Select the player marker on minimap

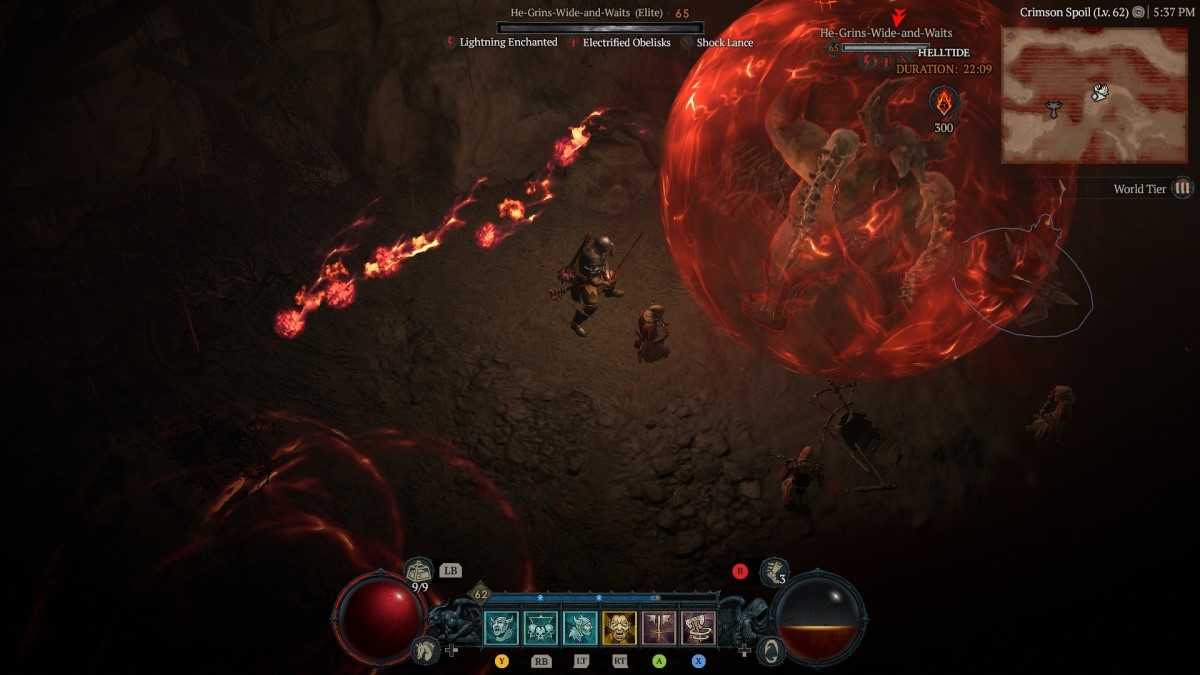1100,93
